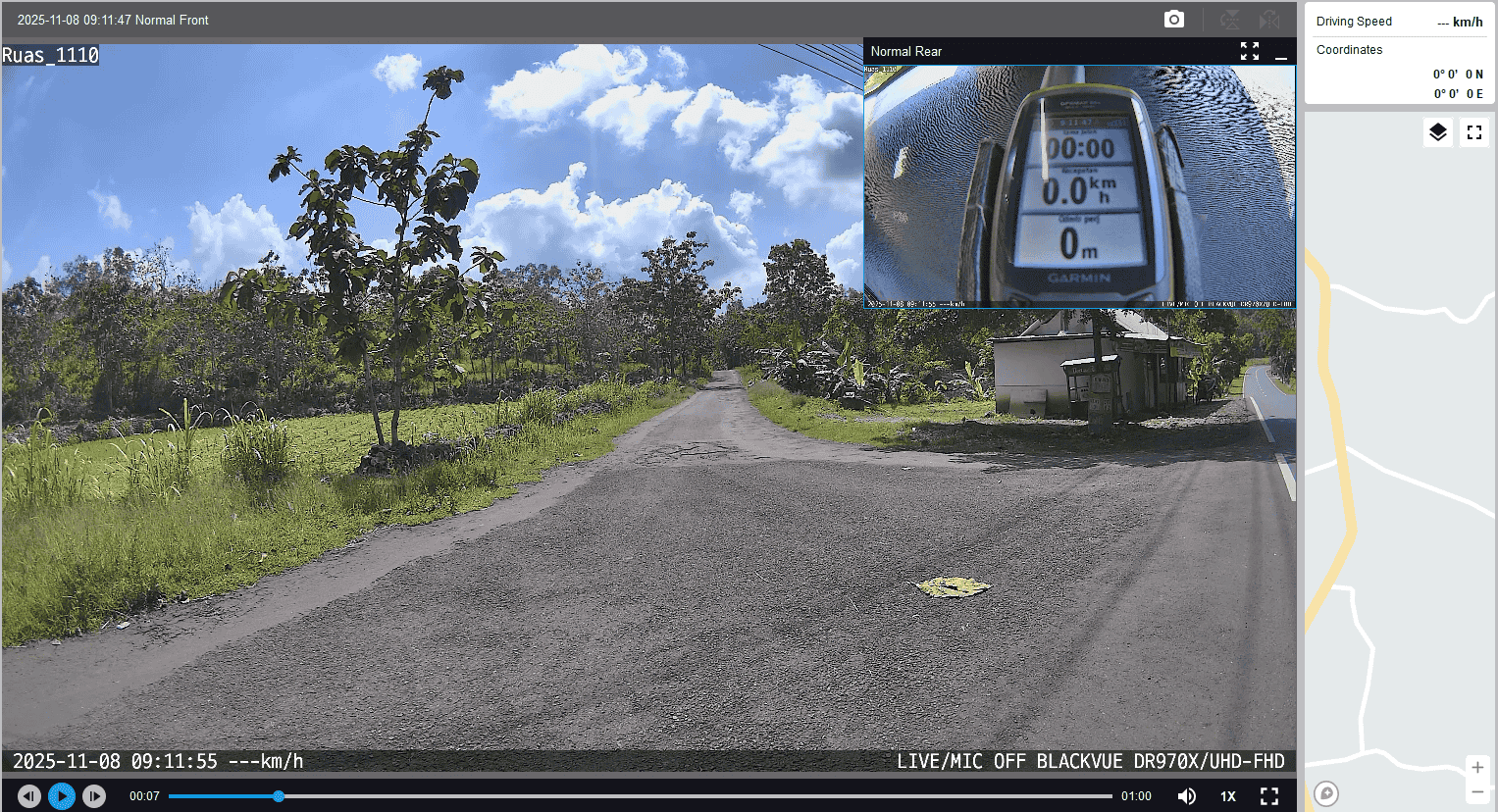Minimize the Normal Rear picture-in-picture window

click(1280, 52)
